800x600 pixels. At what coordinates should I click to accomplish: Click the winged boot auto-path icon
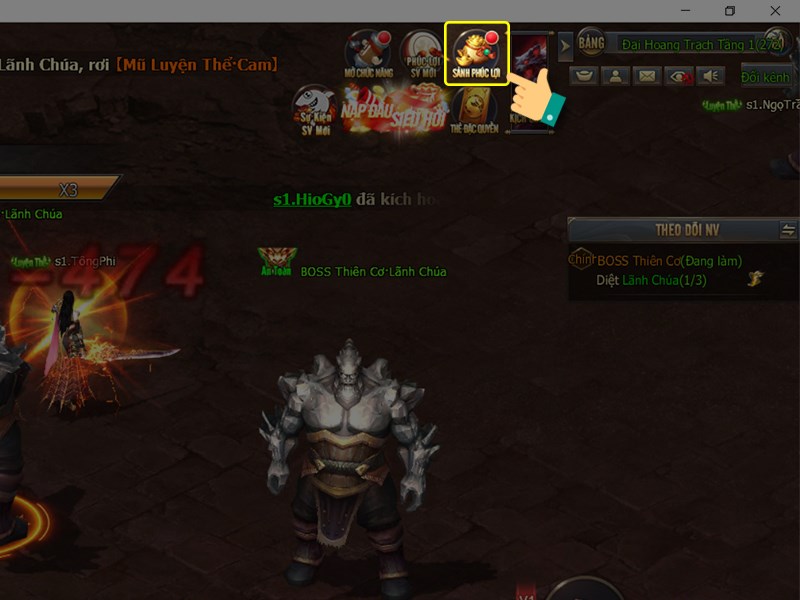point(754,281)
